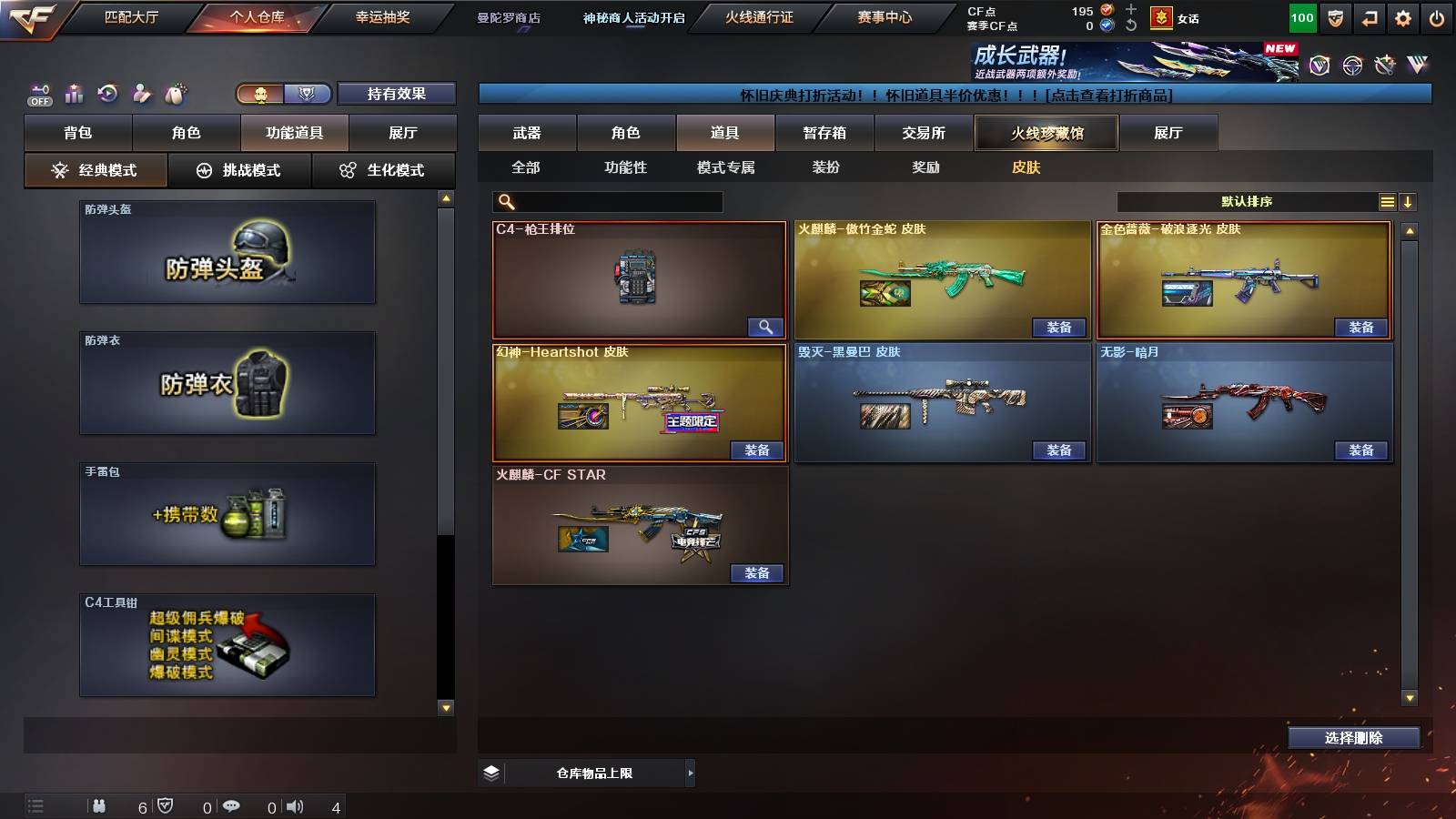Switch the character/rank toggle to trophy mode
Viewport: 1456px width, 819px height.
[308, 94]
